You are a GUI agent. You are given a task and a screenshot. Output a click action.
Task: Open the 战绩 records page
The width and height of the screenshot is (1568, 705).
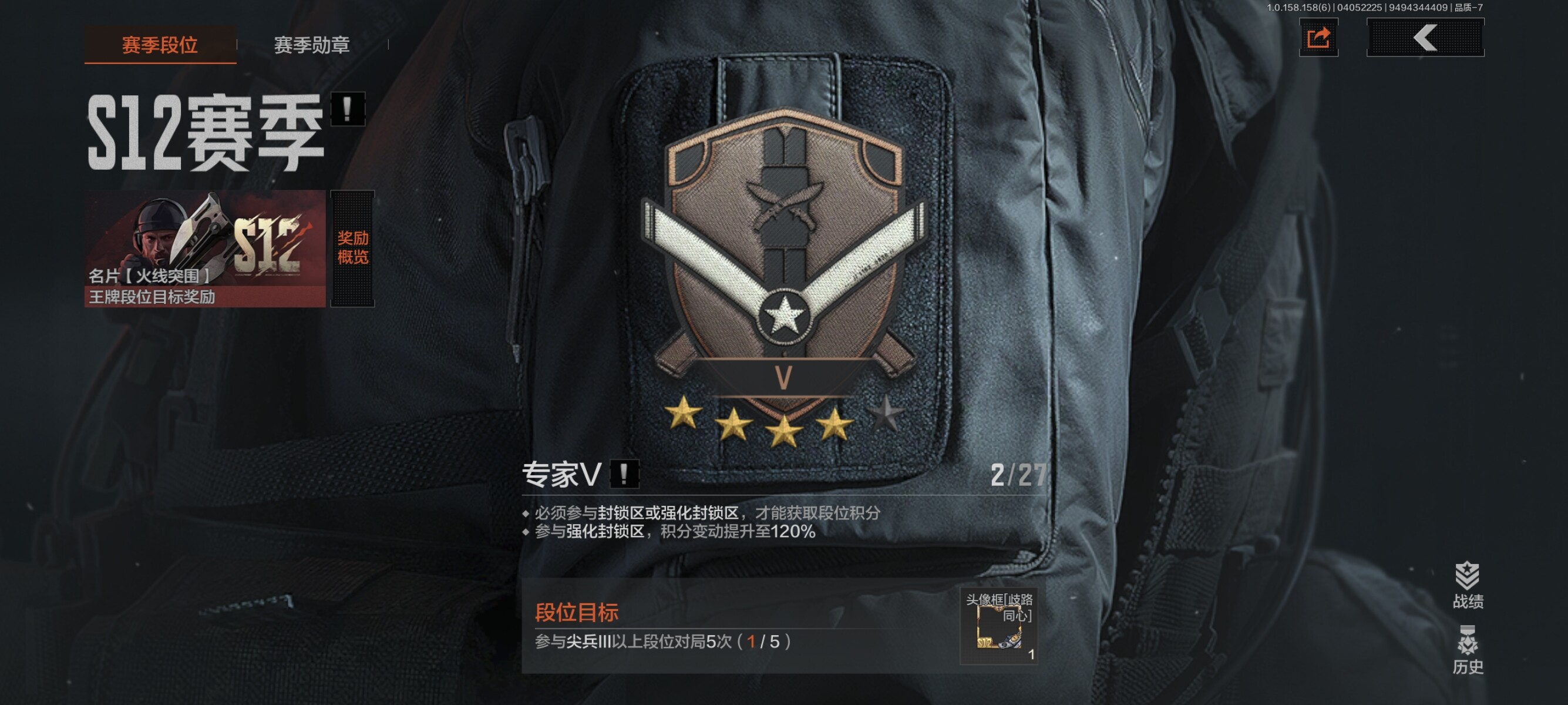1468,585
